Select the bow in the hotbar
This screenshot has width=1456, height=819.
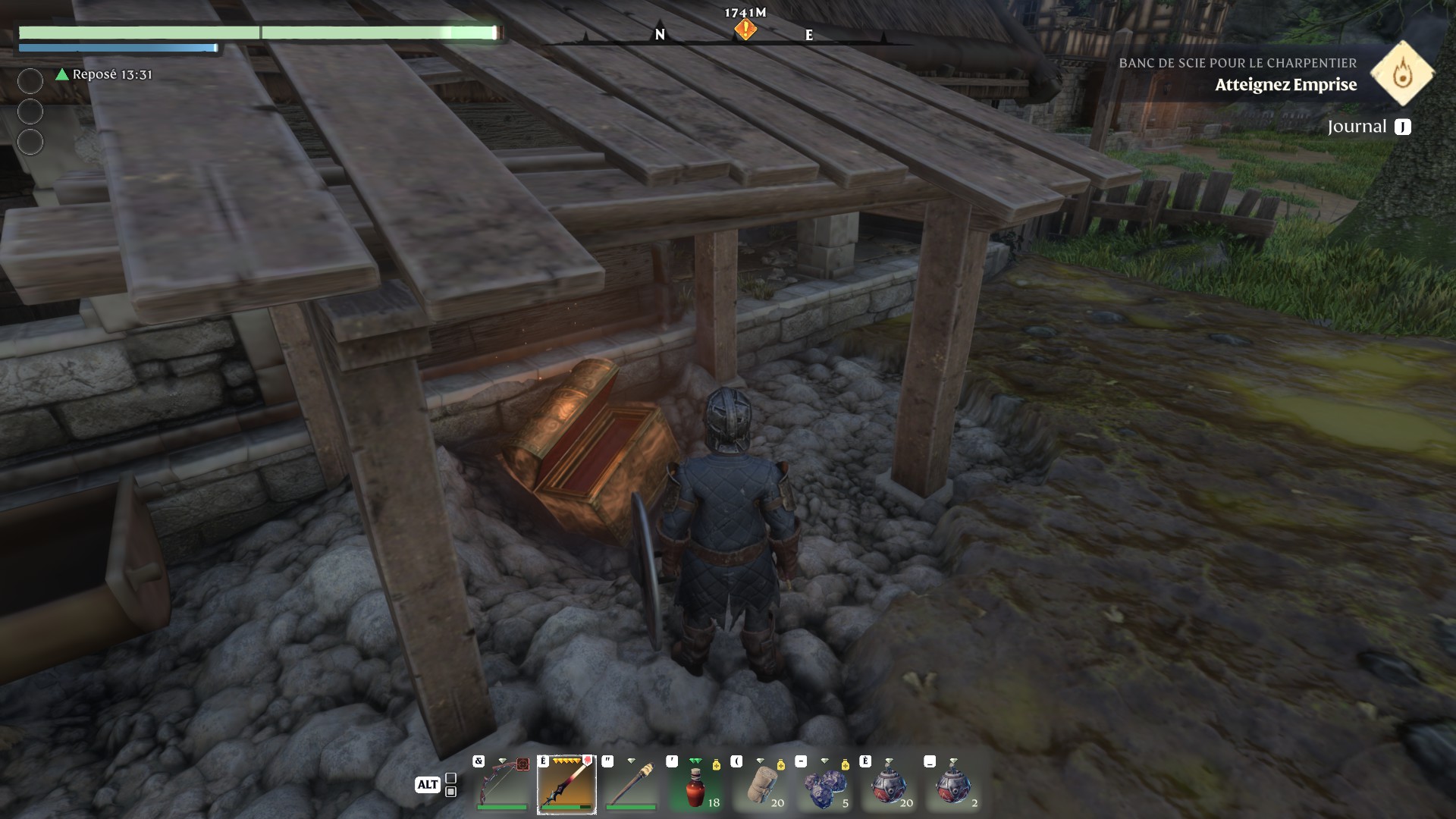(x=503, y=785)
